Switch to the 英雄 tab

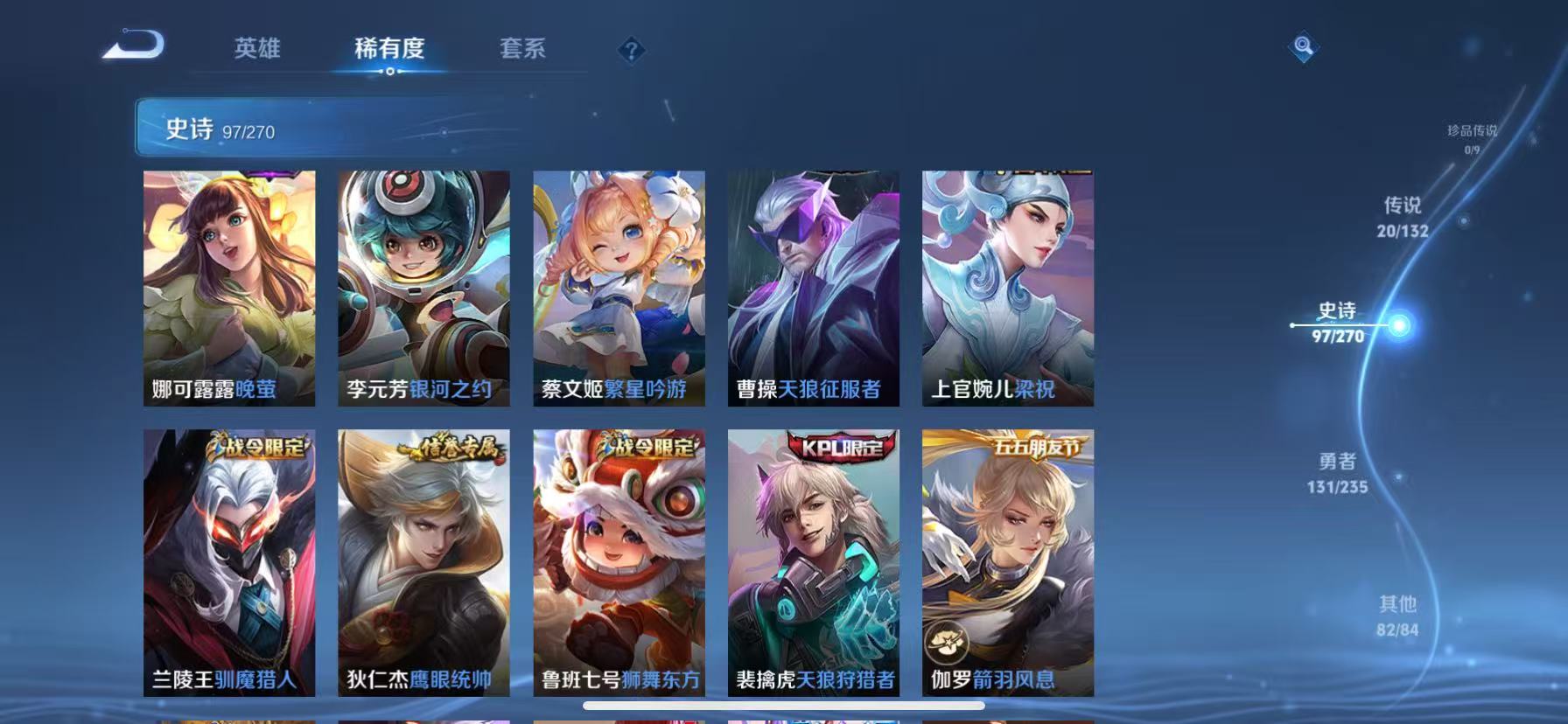[255, 50]
